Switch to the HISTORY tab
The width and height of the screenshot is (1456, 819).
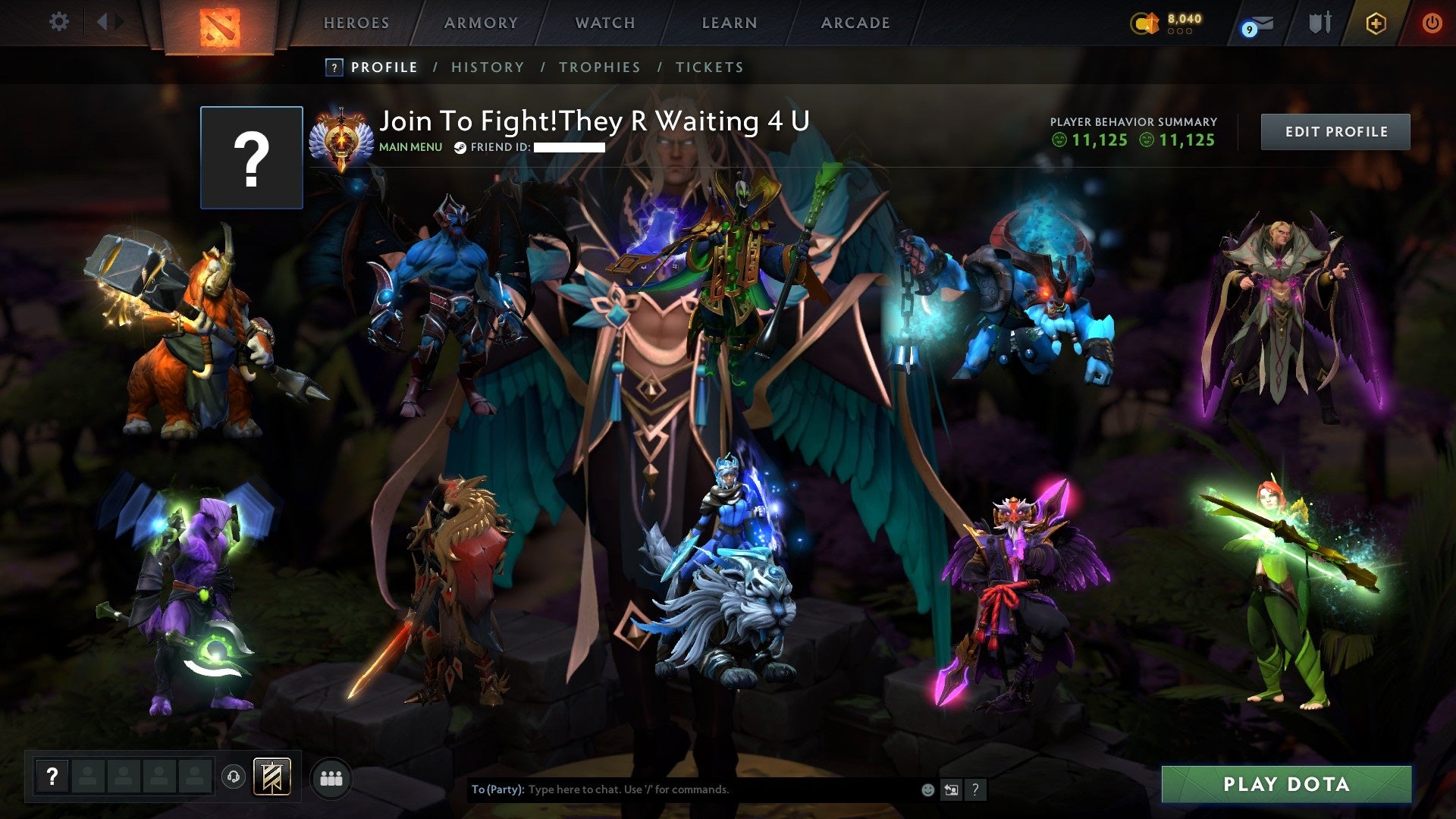[x=487, y=67]
